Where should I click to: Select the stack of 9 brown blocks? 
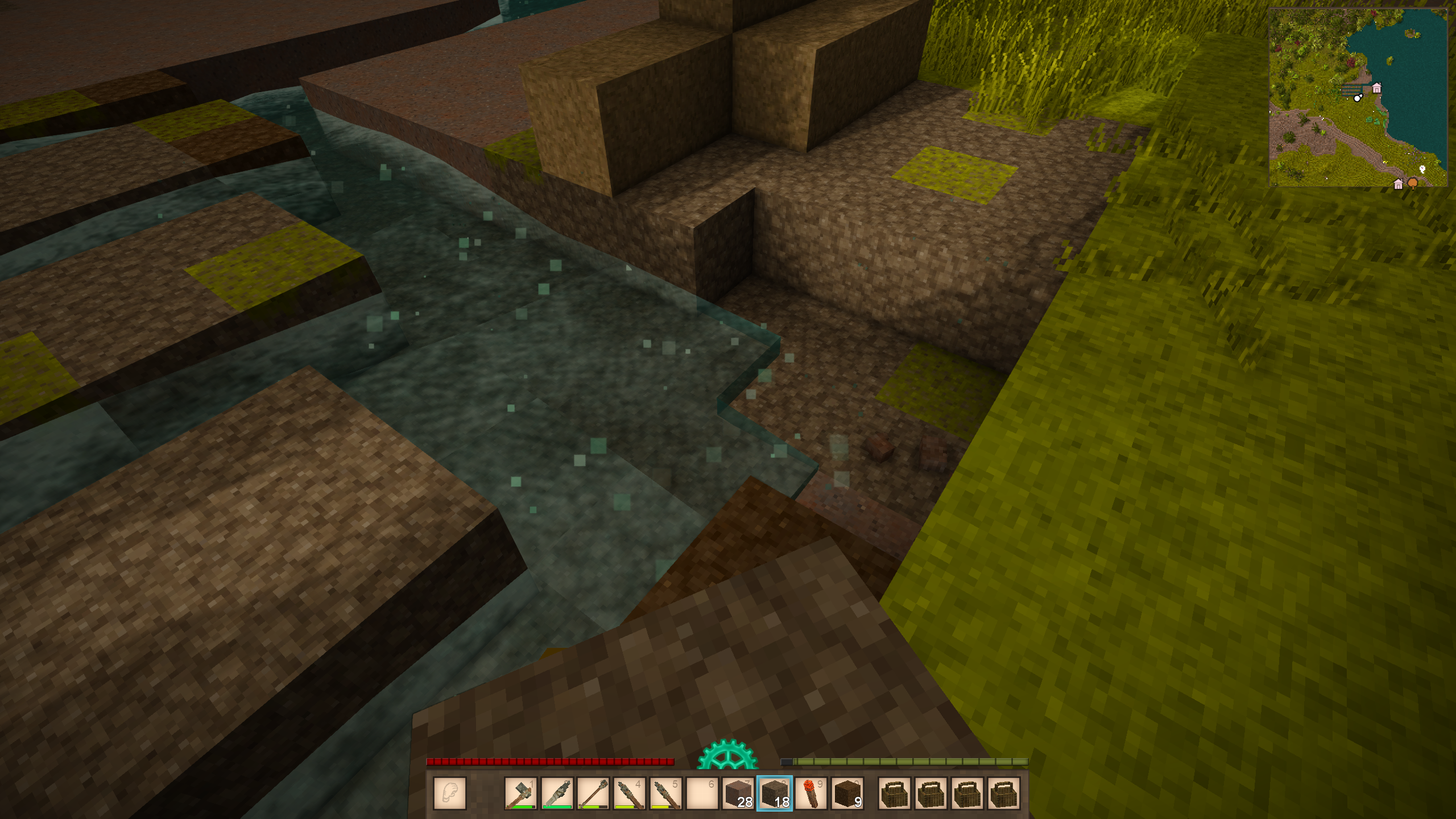tap(847, 793)
